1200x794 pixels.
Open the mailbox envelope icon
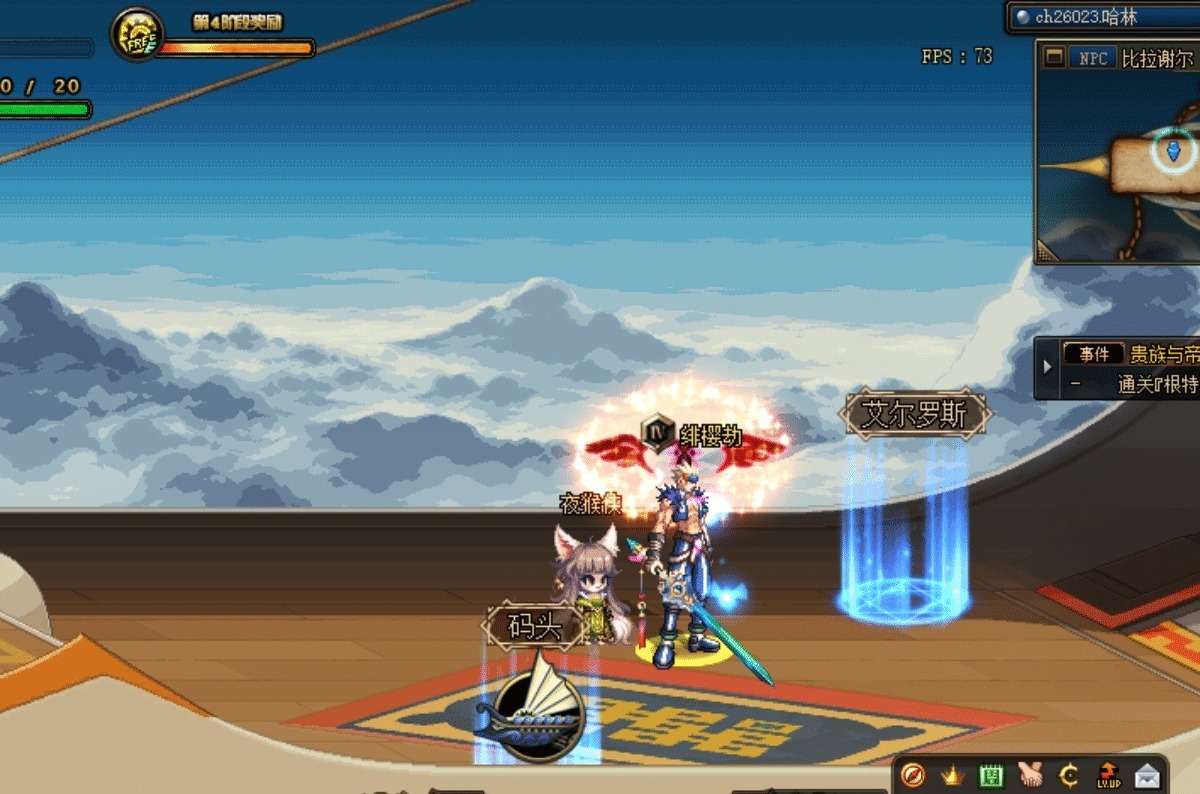pos(1147,774)
